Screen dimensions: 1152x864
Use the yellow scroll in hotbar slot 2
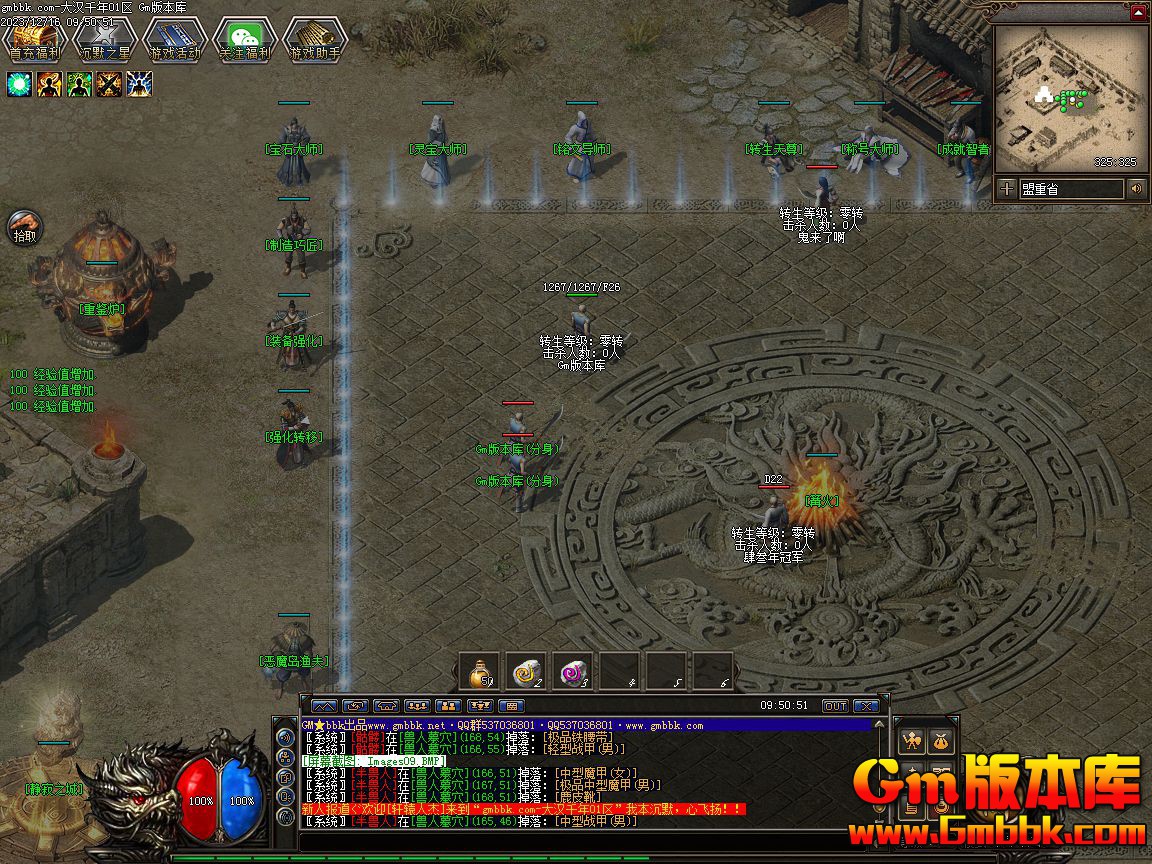pos(527,672)
